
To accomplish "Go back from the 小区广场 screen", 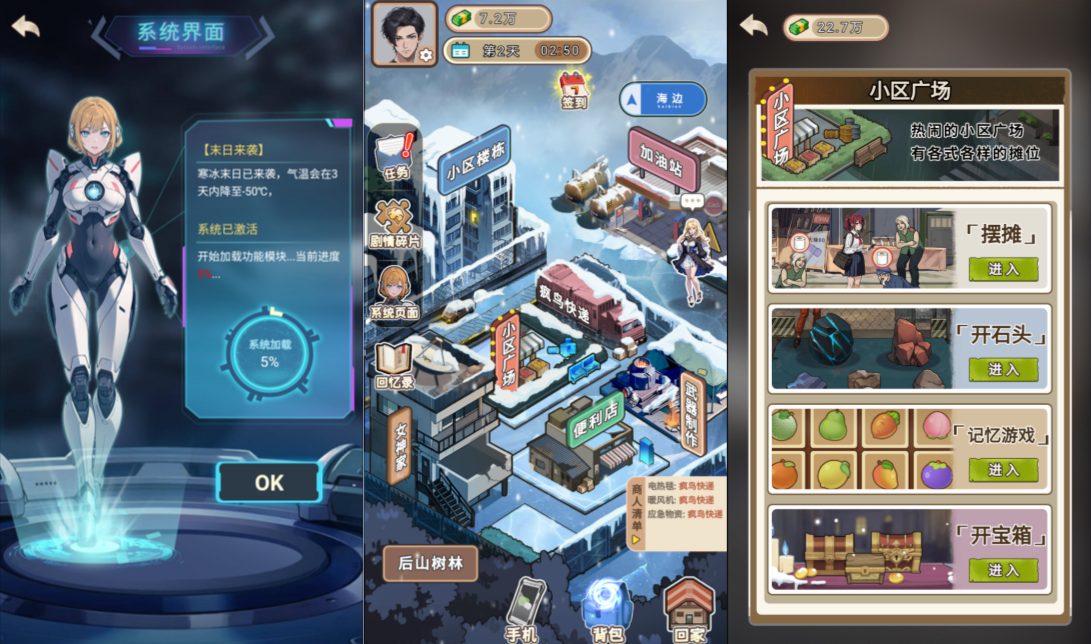I will 754,26.
